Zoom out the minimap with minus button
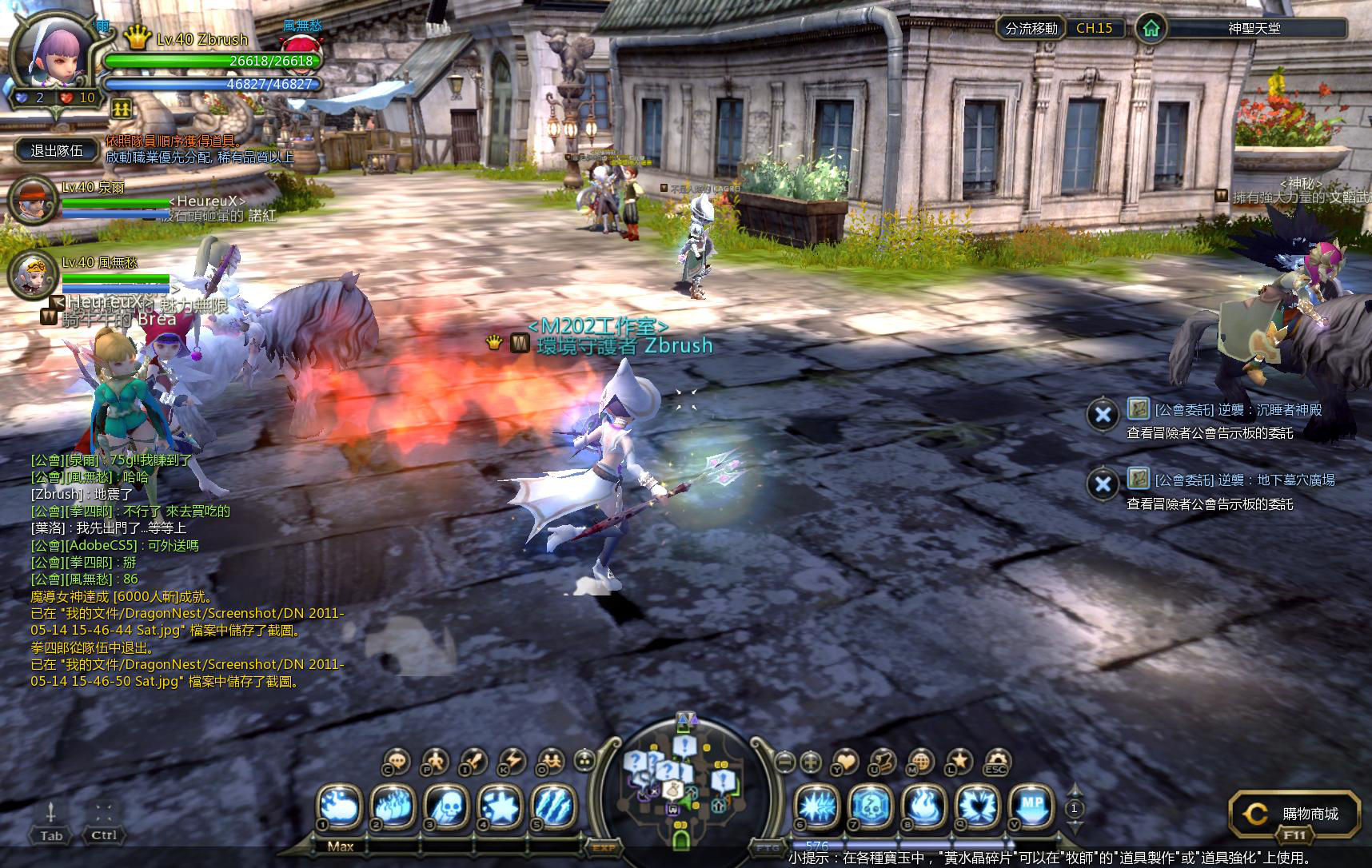Viewport: 1372px width, 868px height. tap(785, 762)
